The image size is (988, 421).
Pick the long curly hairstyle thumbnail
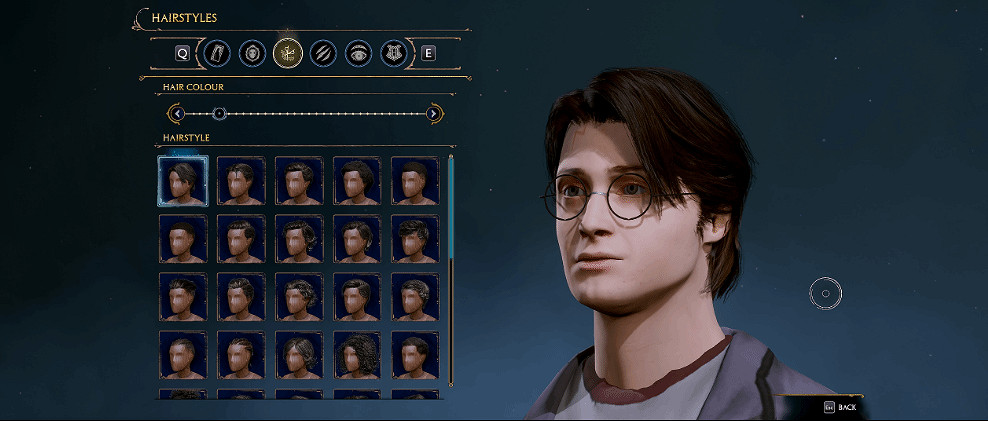[x=357, y=354]
